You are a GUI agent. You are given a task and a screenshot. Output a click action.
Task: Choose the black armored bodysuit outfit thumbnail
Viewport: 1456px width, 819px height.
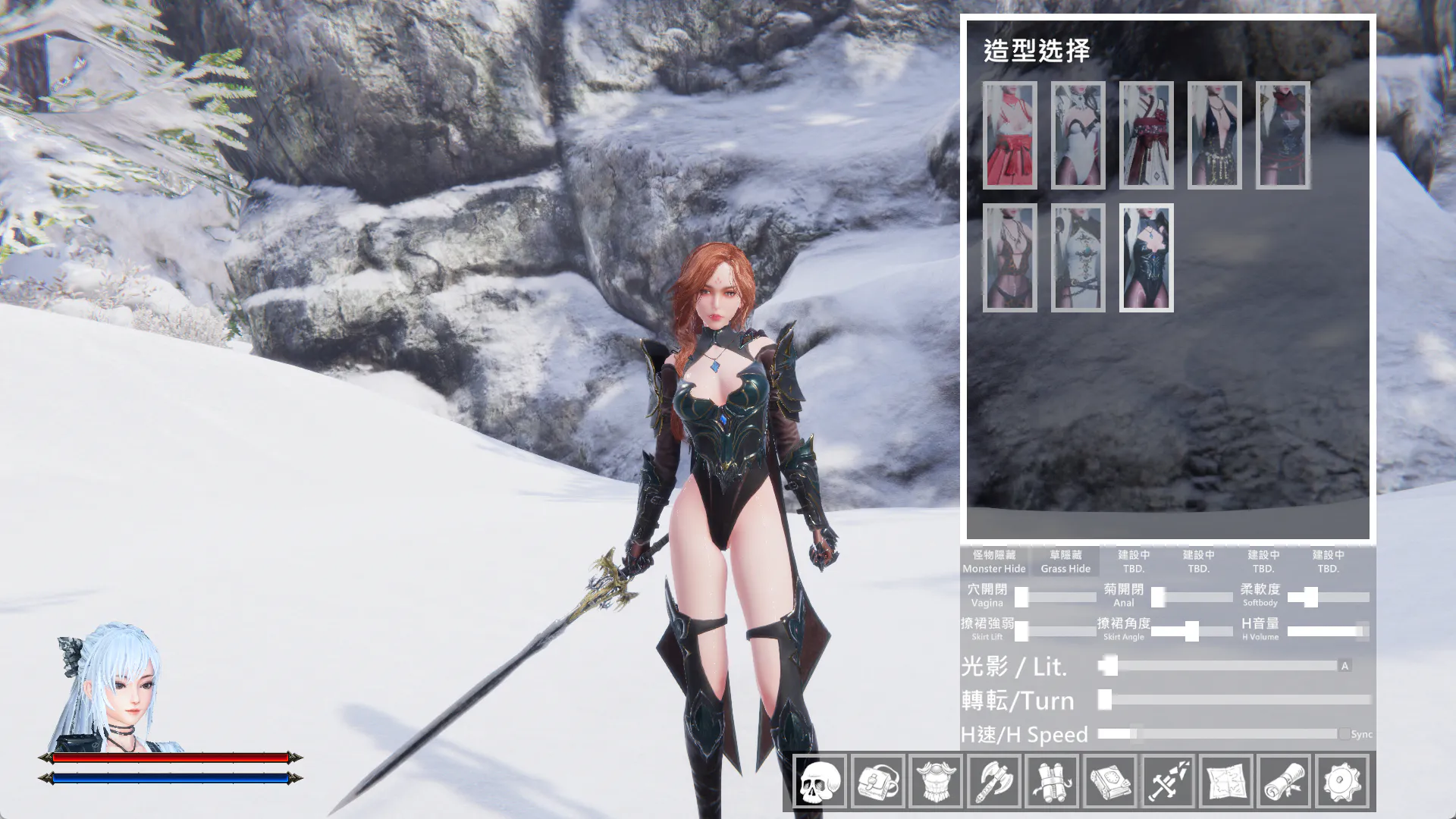[1146, 257]
